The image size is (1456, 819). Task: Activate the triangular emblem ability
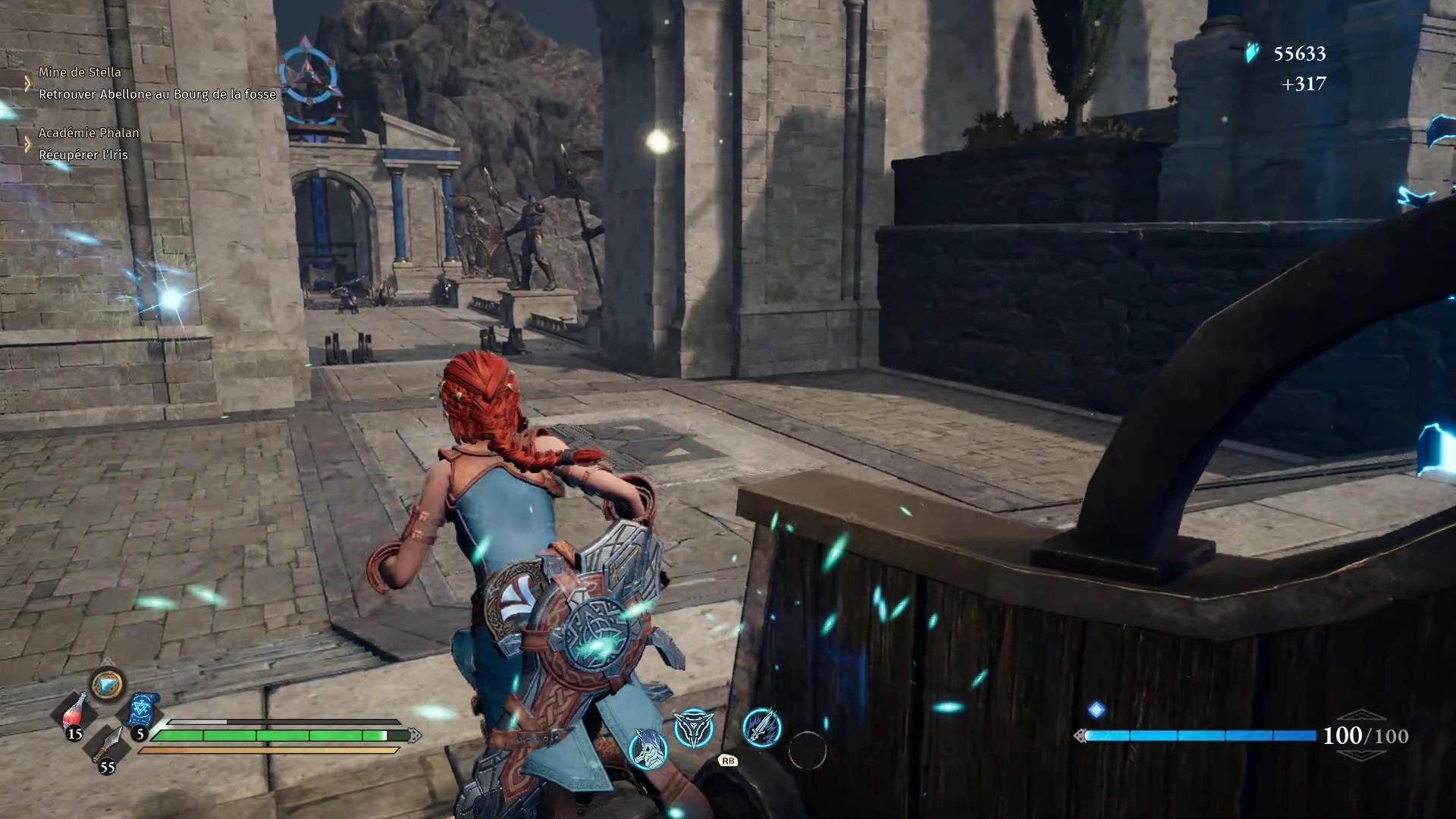click(x=694, y=729)
